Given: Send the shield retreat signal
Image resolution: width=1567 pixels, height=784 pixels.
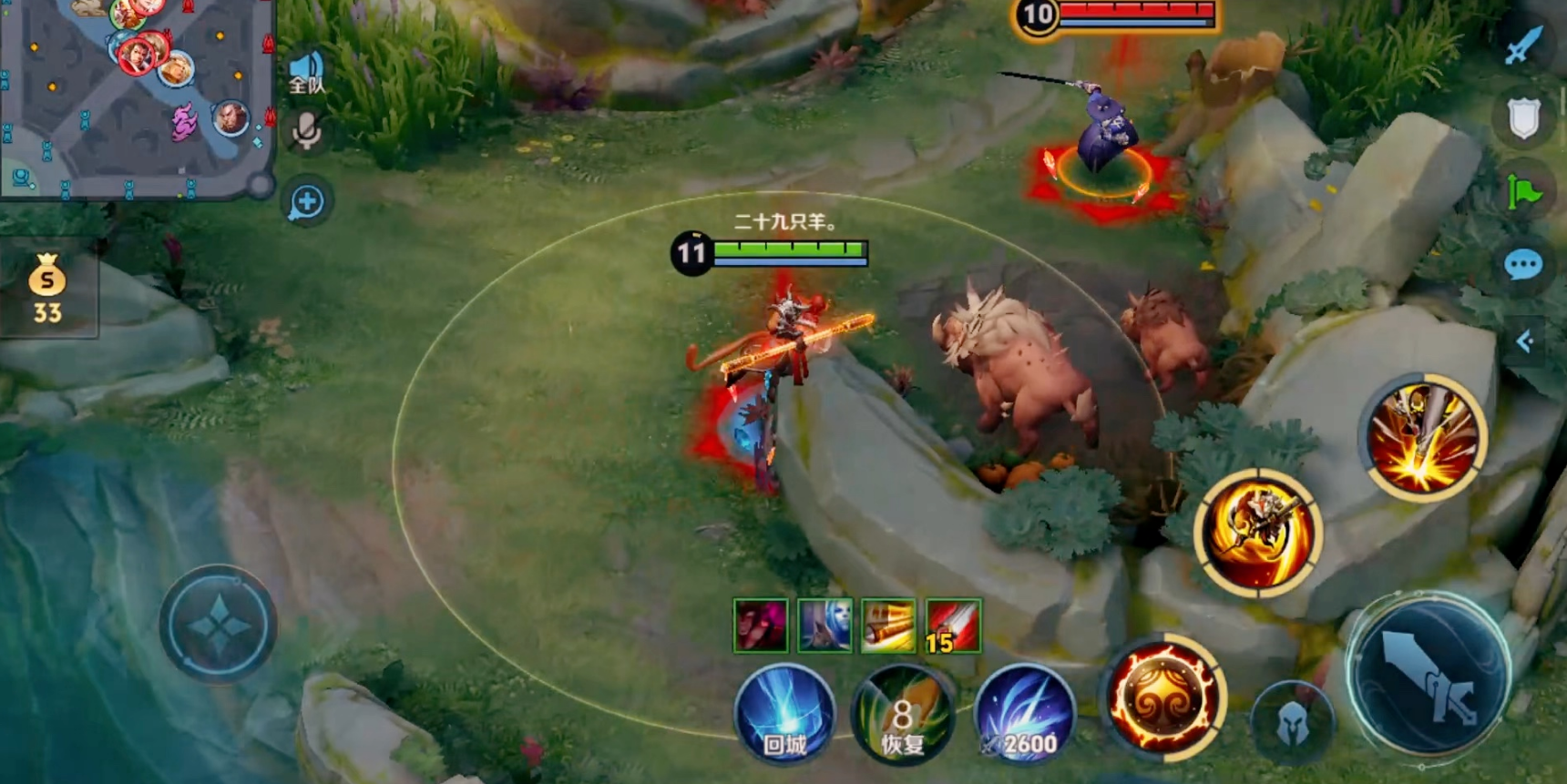Looking at the screenshot, I should pos(1523,118).
